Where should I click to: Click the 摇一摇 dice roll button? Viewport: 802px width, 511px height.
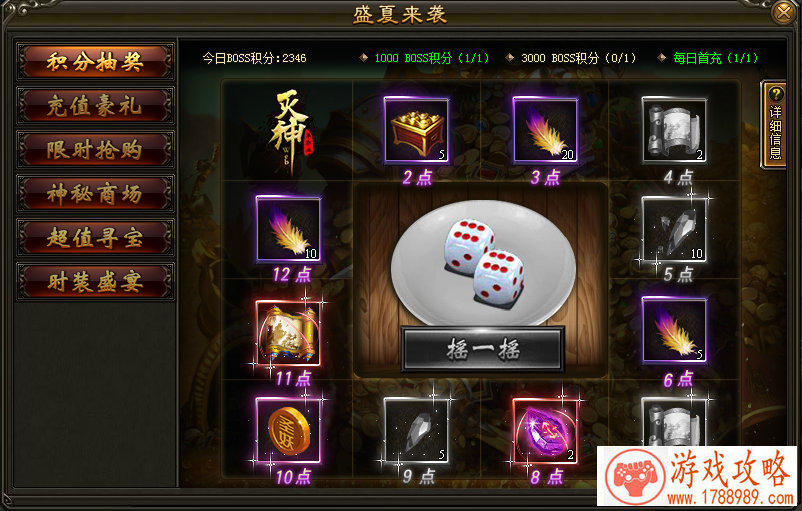coord(483,348)
